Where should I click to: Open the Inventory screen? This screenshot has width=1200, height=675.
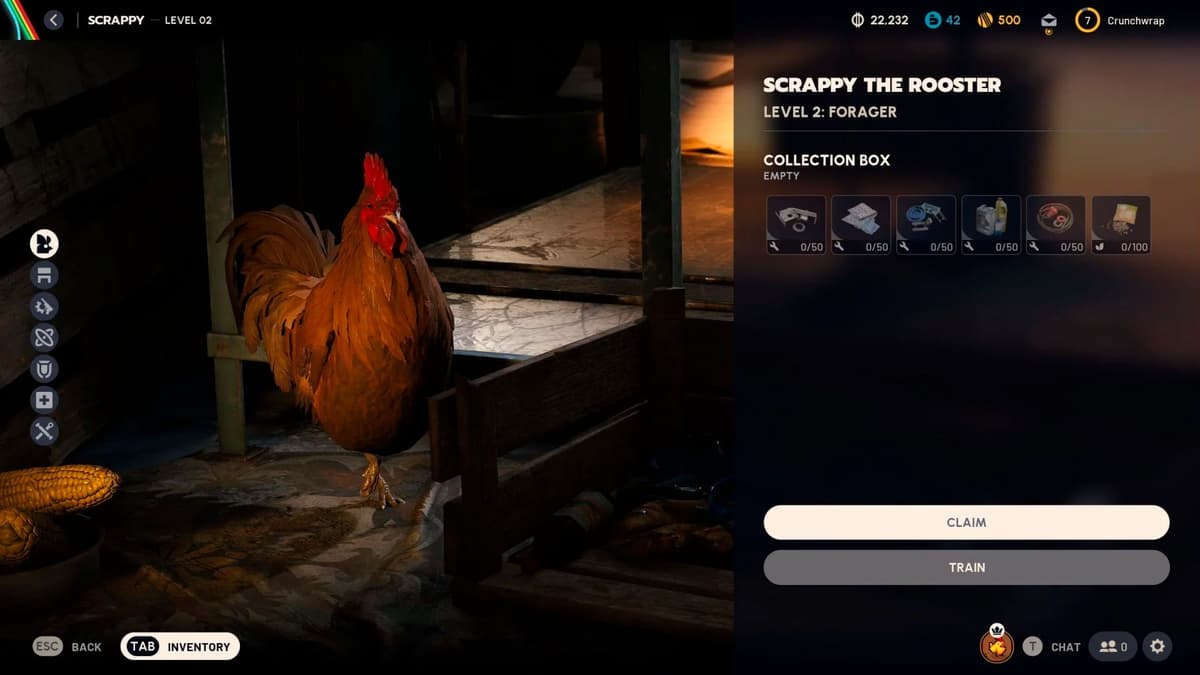(180, 646)
